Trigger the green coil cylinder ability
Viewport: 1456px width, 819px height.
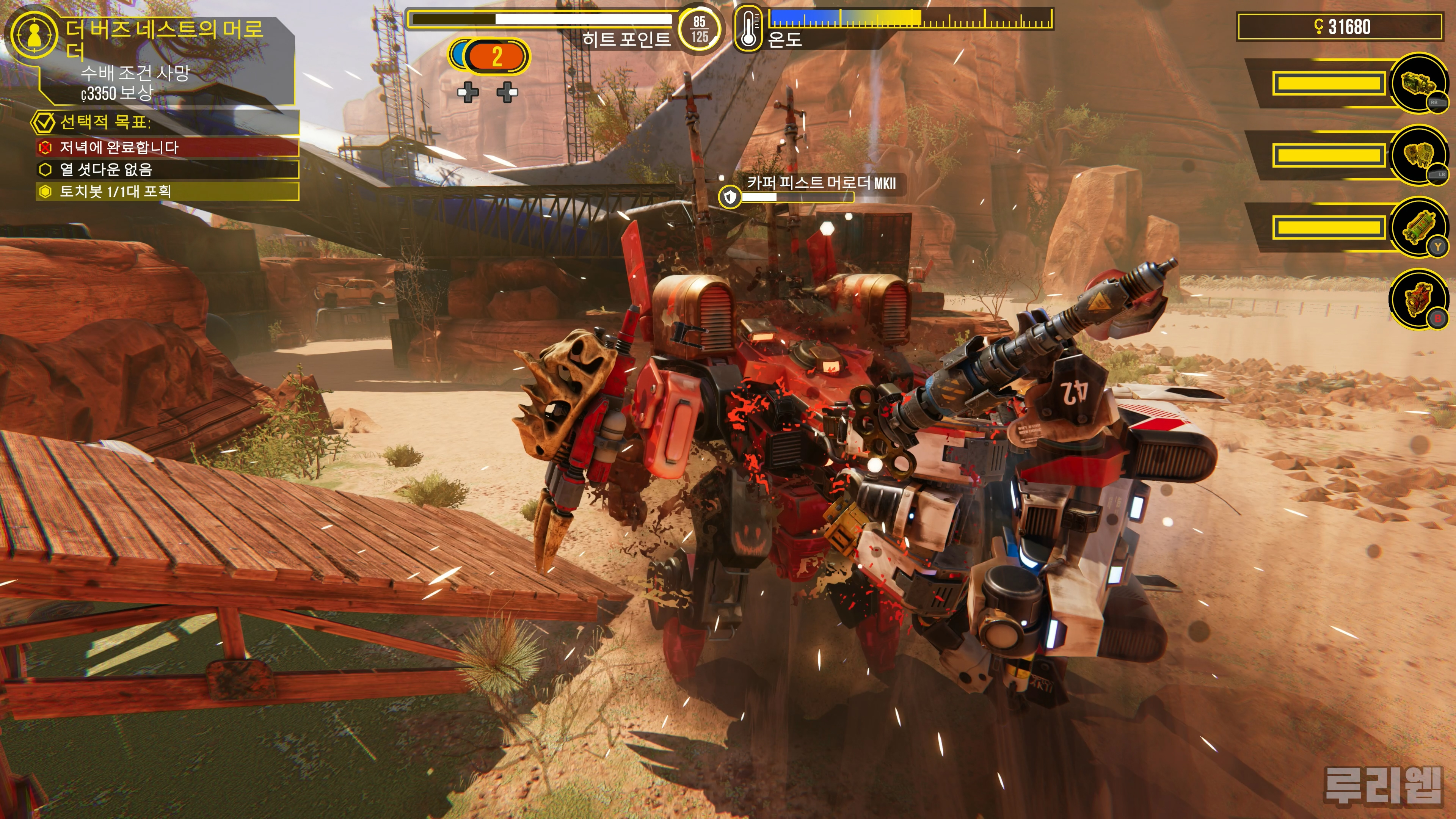(x=1418, y=227)
